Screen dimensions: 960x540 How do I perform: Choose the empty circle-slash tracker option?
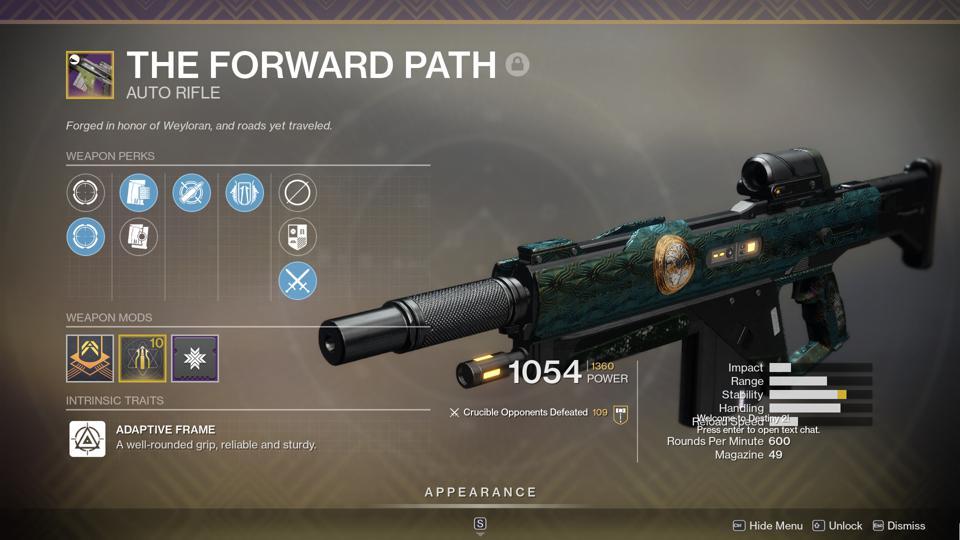tap(298, 192)
